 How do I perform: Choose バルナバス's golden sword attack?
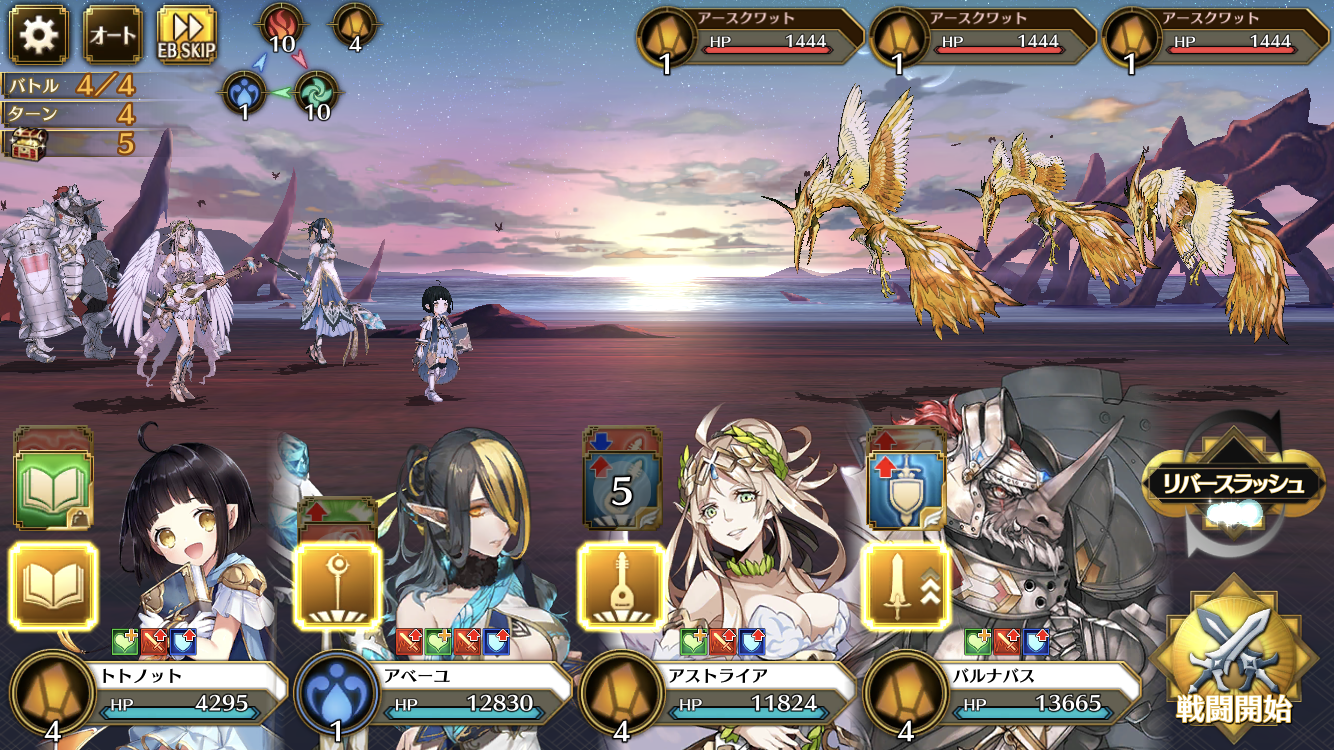coord(906,586)
